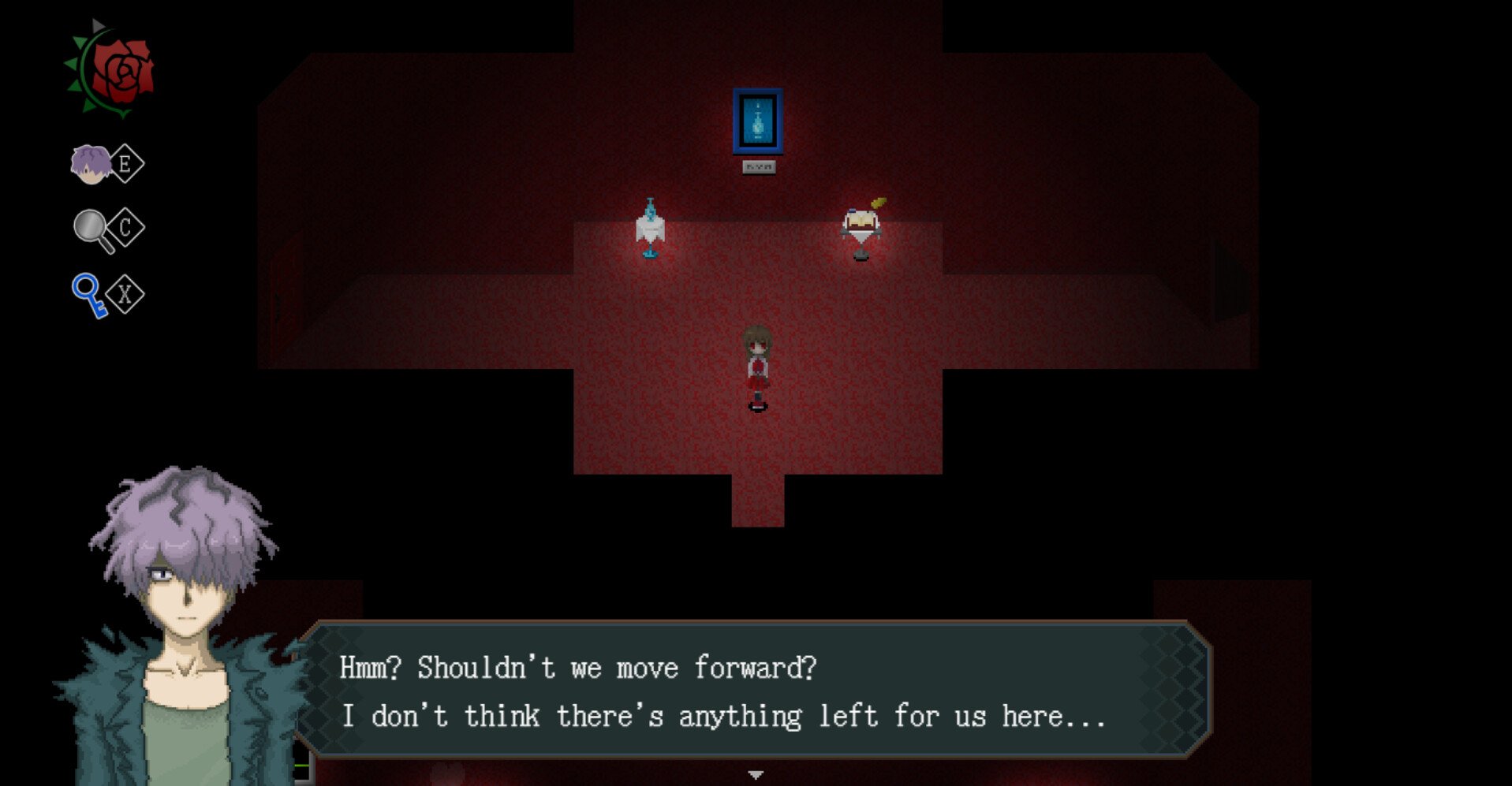Select the purple-haired character head icon
This screenshot has height=786, width=1512.
[89, 162]
